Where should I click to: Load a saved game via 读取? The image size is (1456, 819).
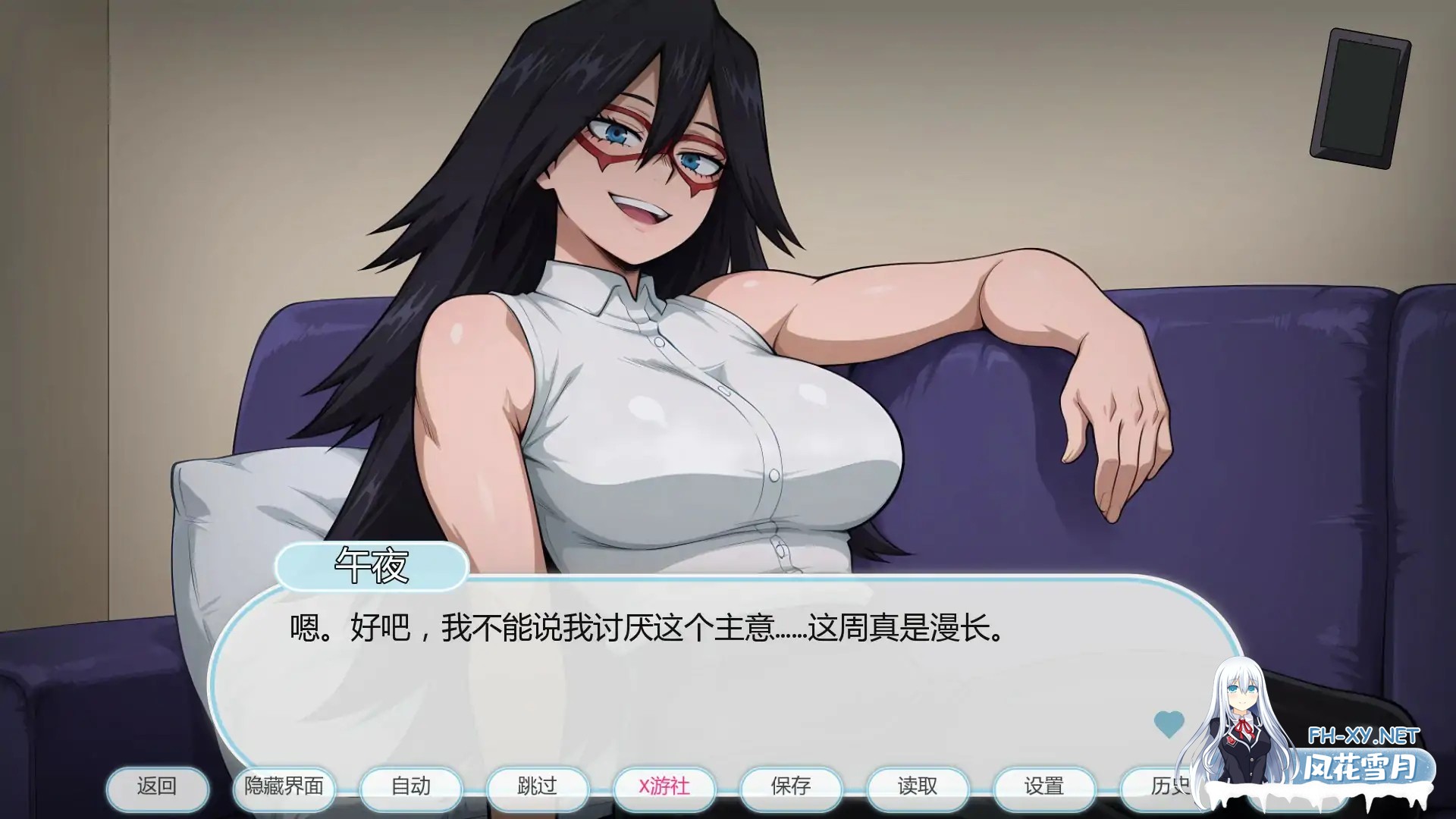(918, 788)
